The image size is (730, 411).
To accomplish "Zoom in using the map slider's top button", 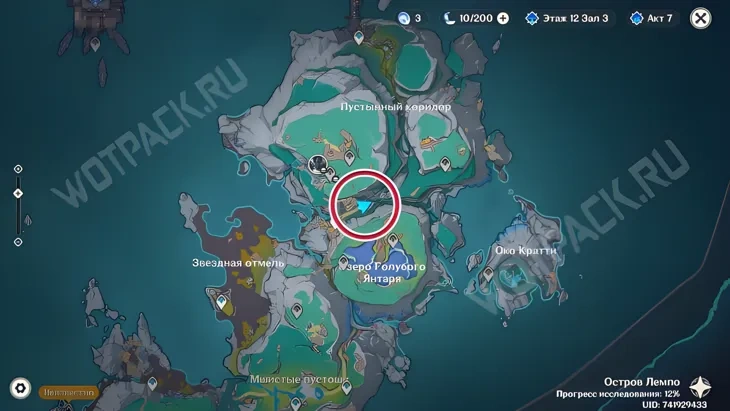I will point(18,170).
